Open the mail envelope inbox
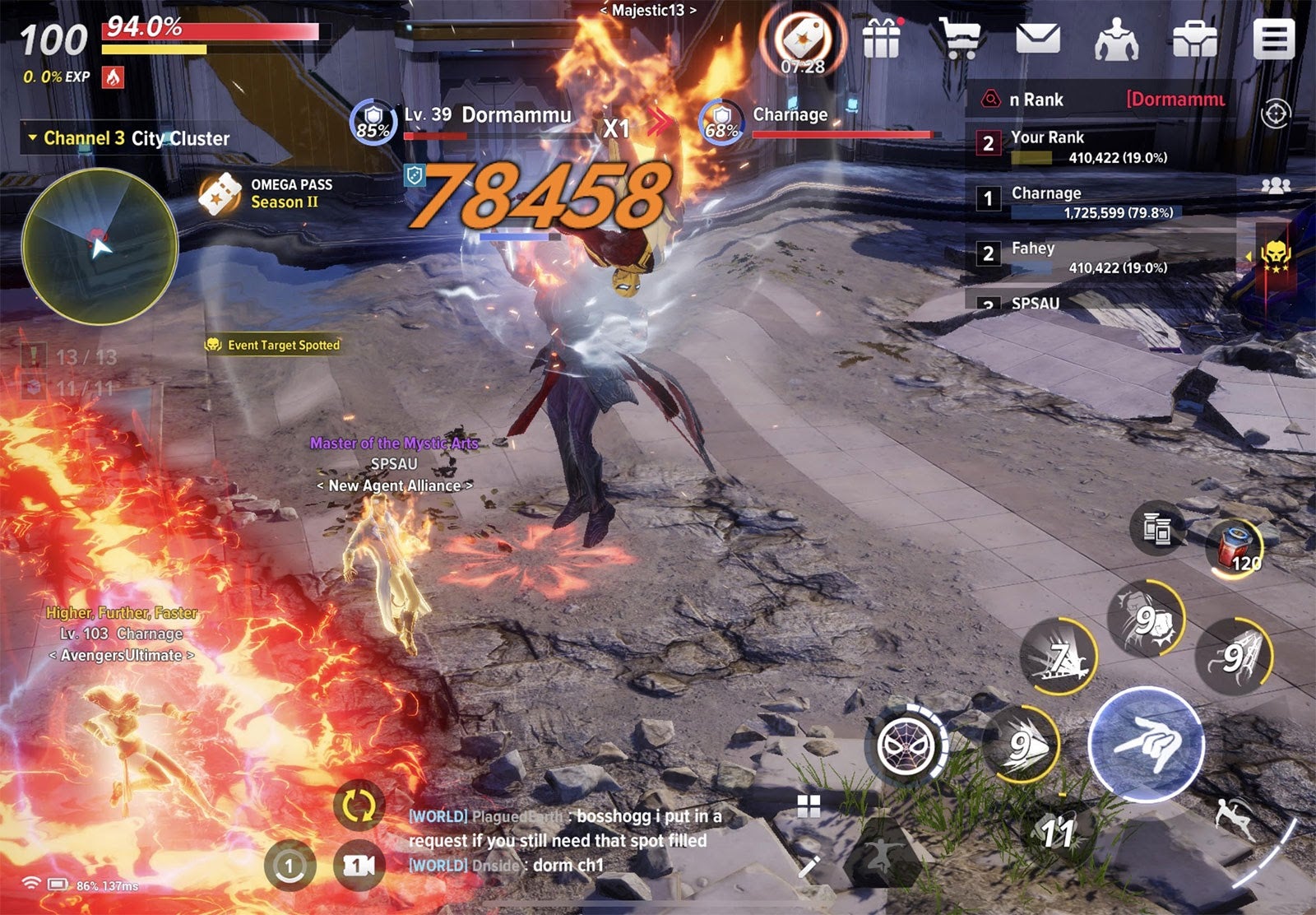This screenshot has height=915, width=1316. (x=1038, y=39)
